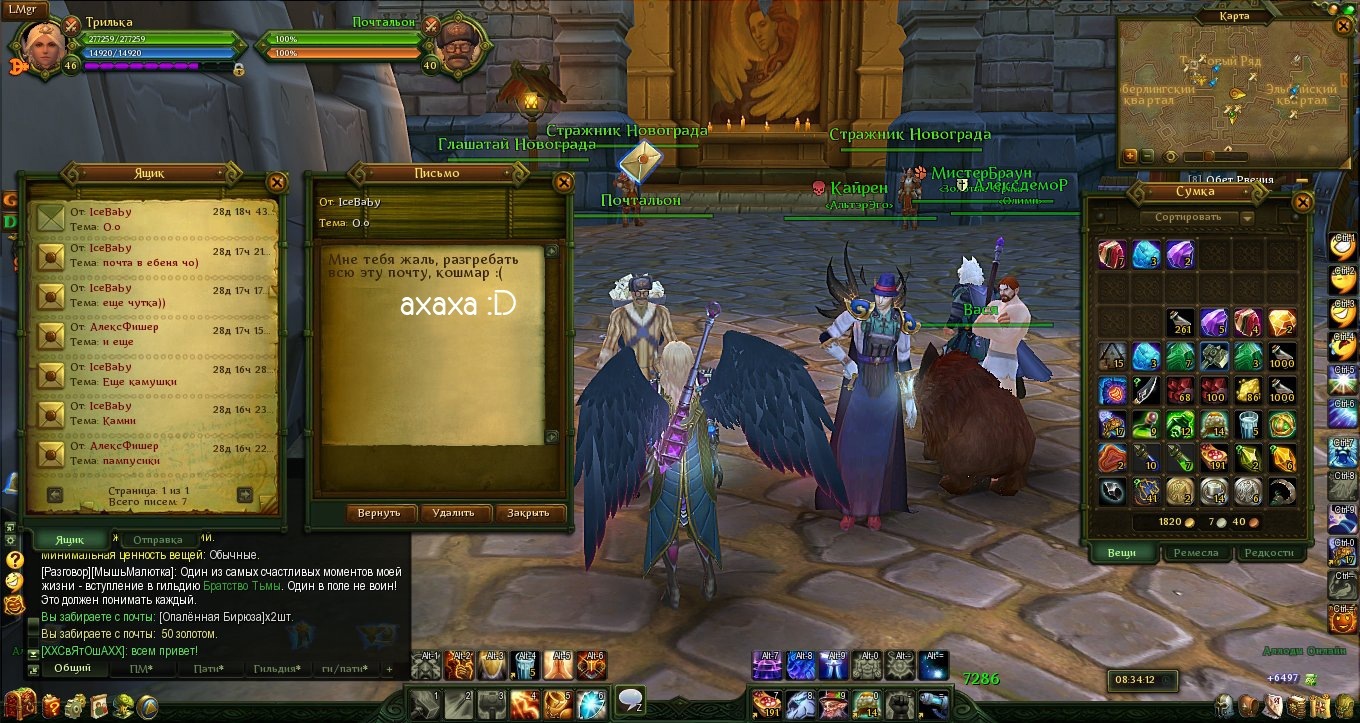The image size is (1360, 723).
Task: Open the Сортировать dropdown in bag
Action: [x=1196, y=217]
